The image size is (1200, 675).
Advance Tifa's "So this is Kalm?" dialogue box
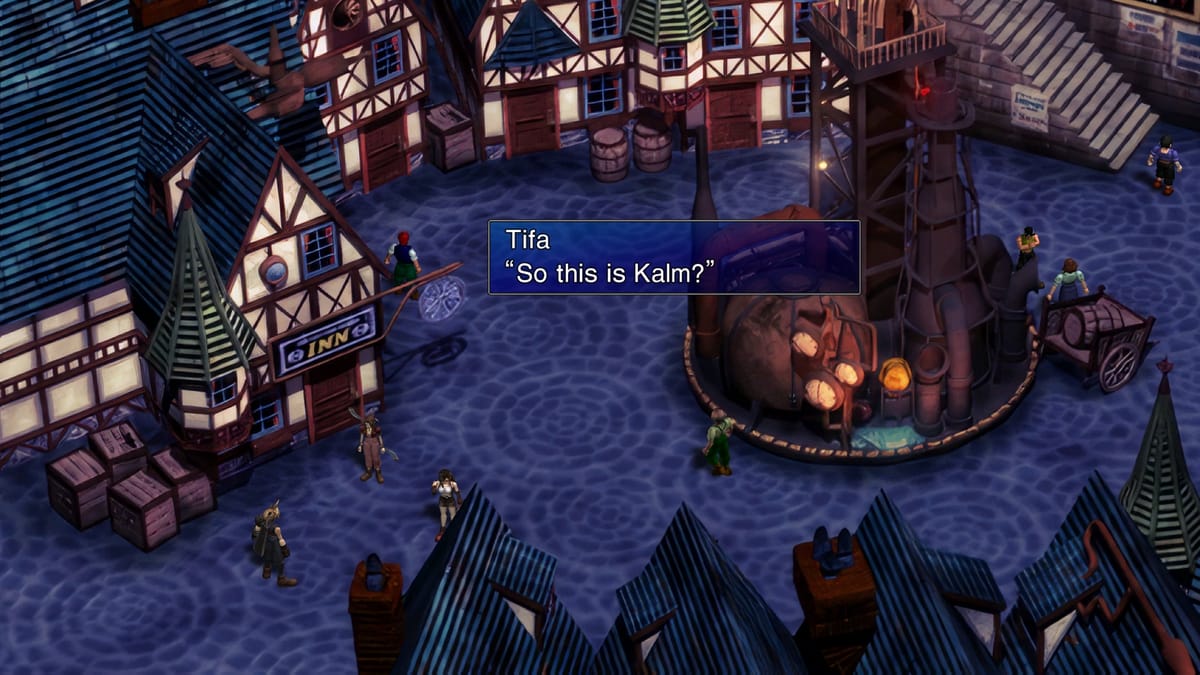[x=673, y=257]
